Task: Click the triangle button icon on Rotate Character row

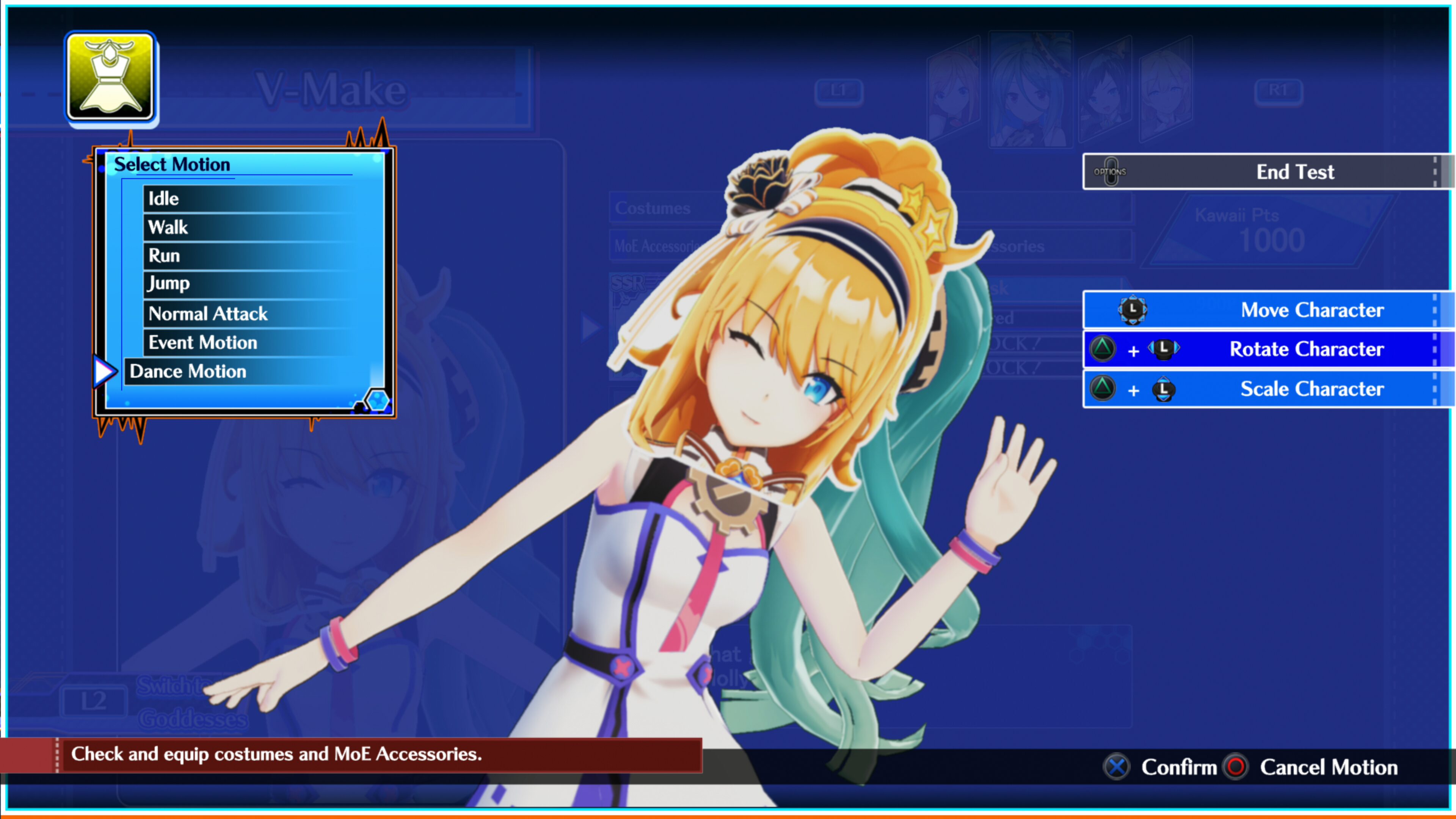Action: point(1103,349)
